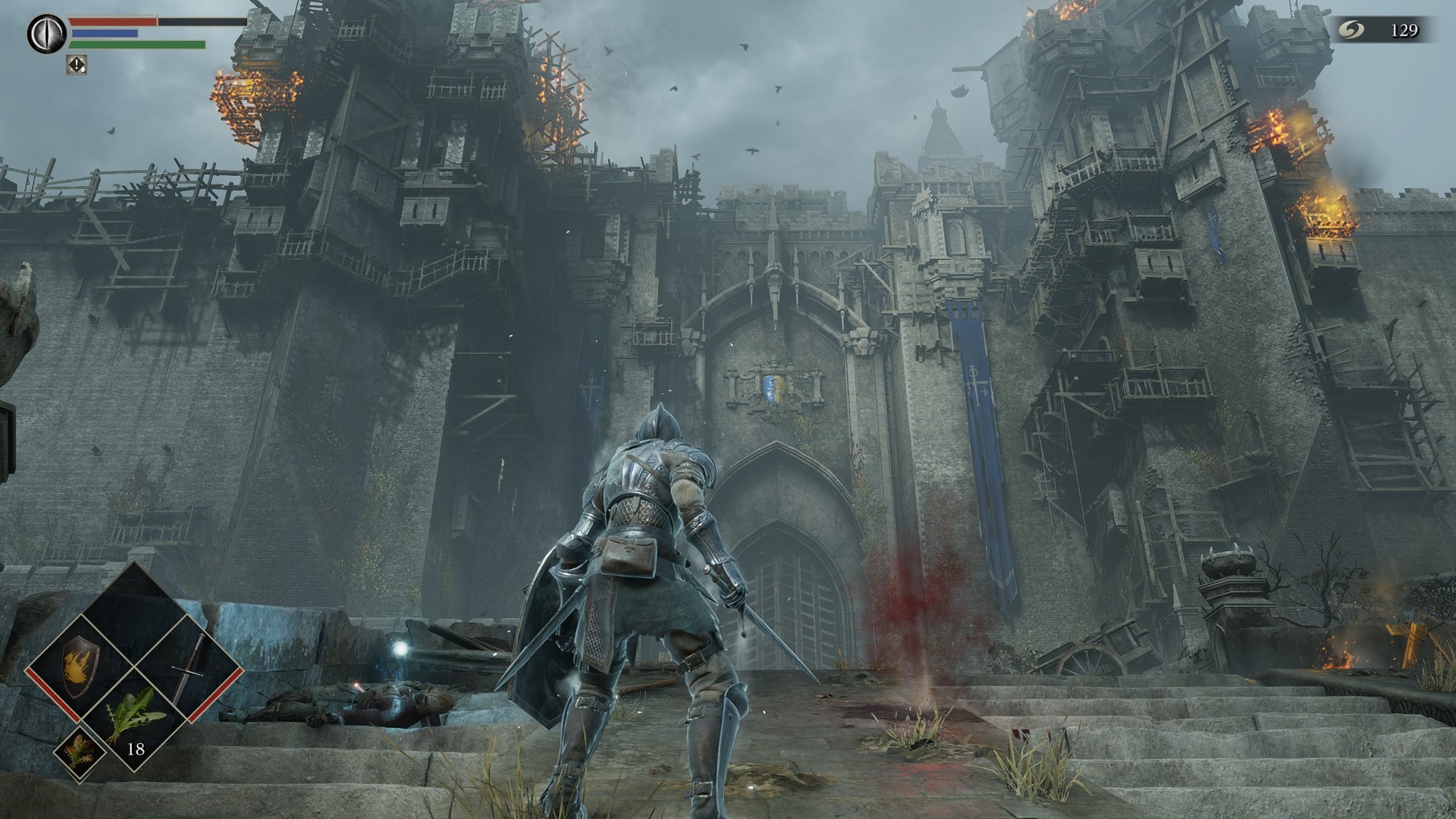
Task: Click the round character emblem beside the health bar
Action: [x=44, y=33]
